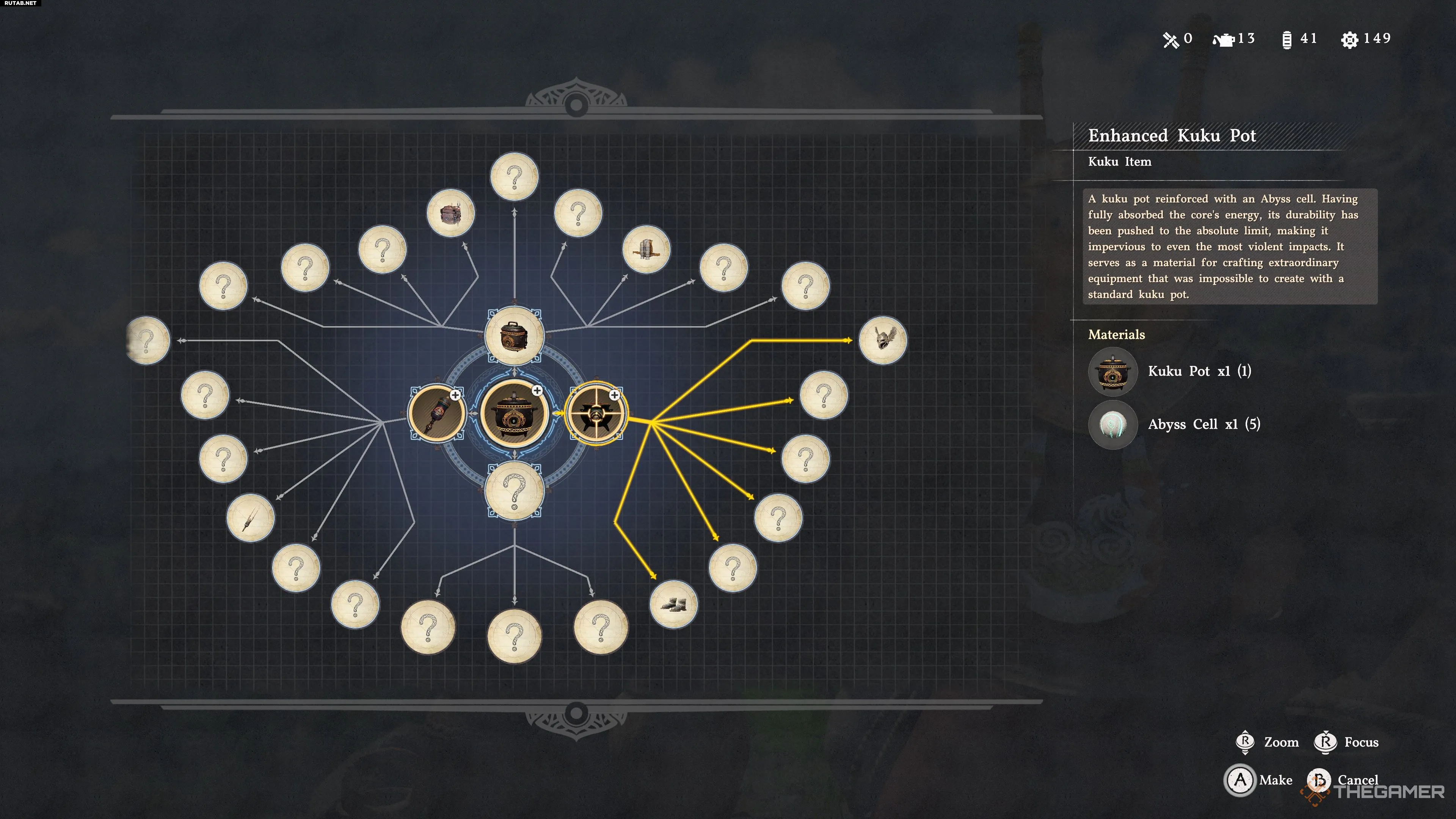The width and height of the screenshot is (1456, 819).
Task: Open the winged helmet recipe node
Action: (882, 340)
